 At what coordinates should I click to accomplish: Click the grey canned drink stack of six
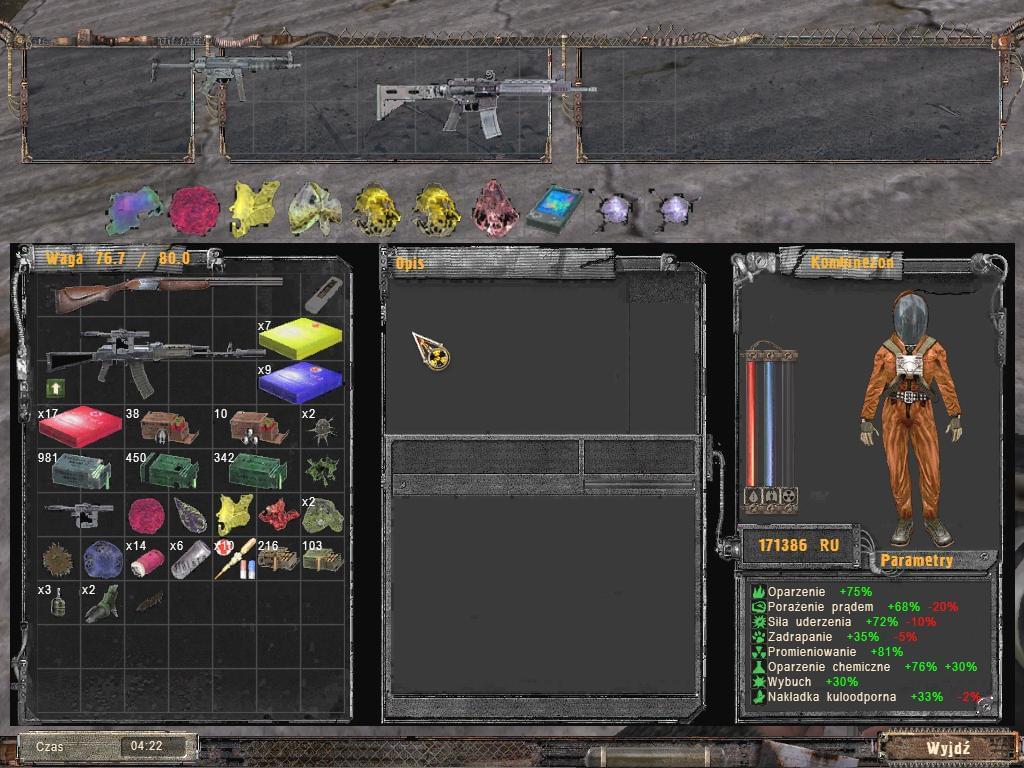[x=190, y=560]
